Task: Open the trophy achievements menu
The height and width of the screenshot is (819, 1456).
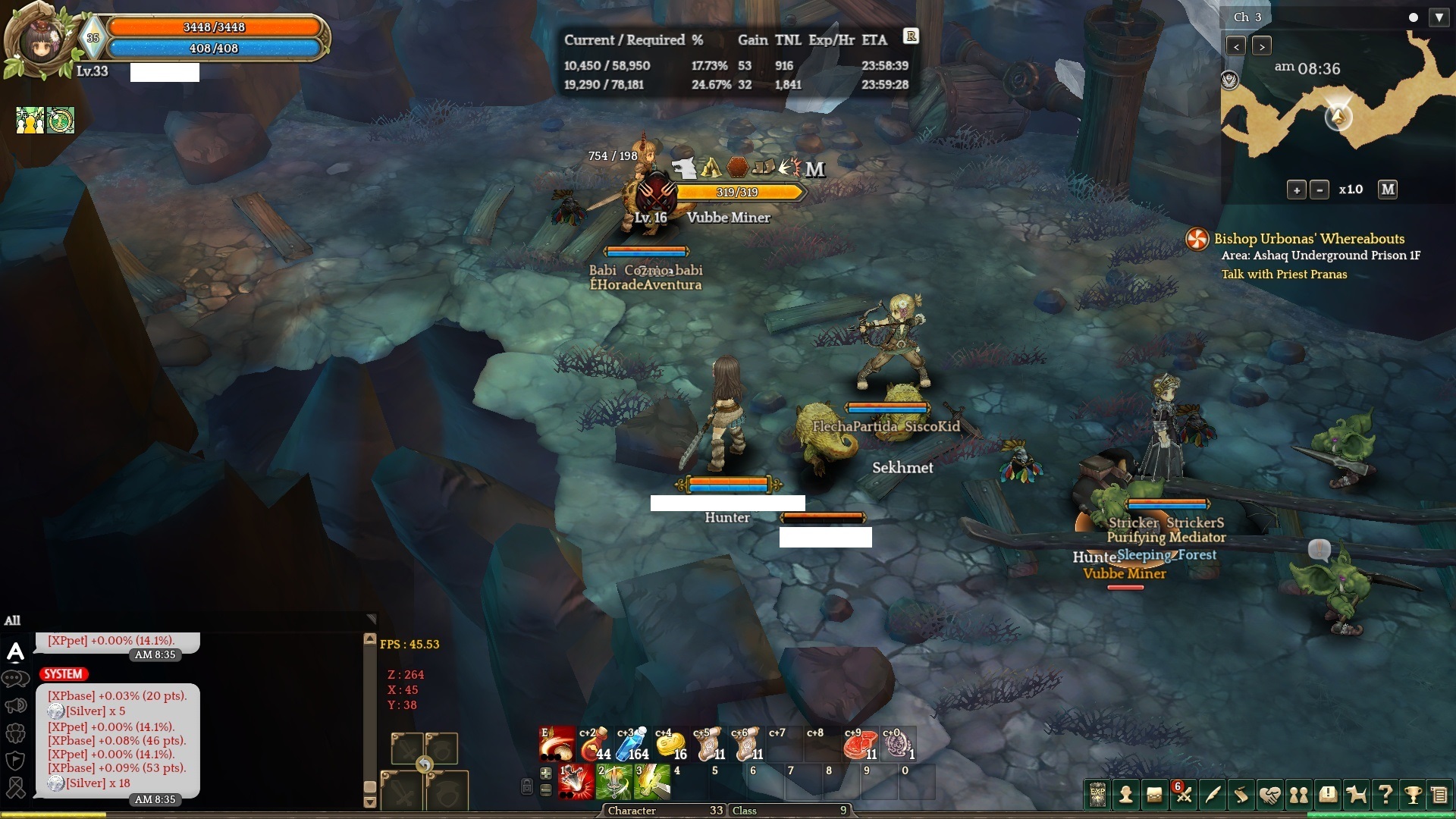Action: (1413, 794)
